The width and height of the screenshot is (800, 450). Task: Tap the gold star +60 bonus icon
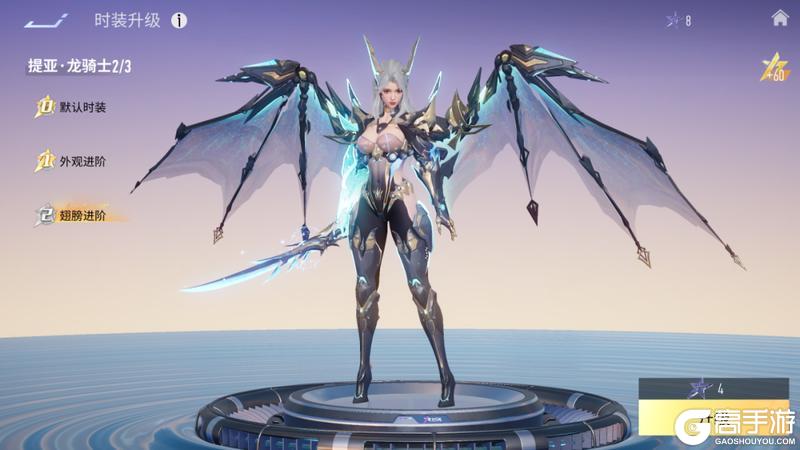(773, 67)
